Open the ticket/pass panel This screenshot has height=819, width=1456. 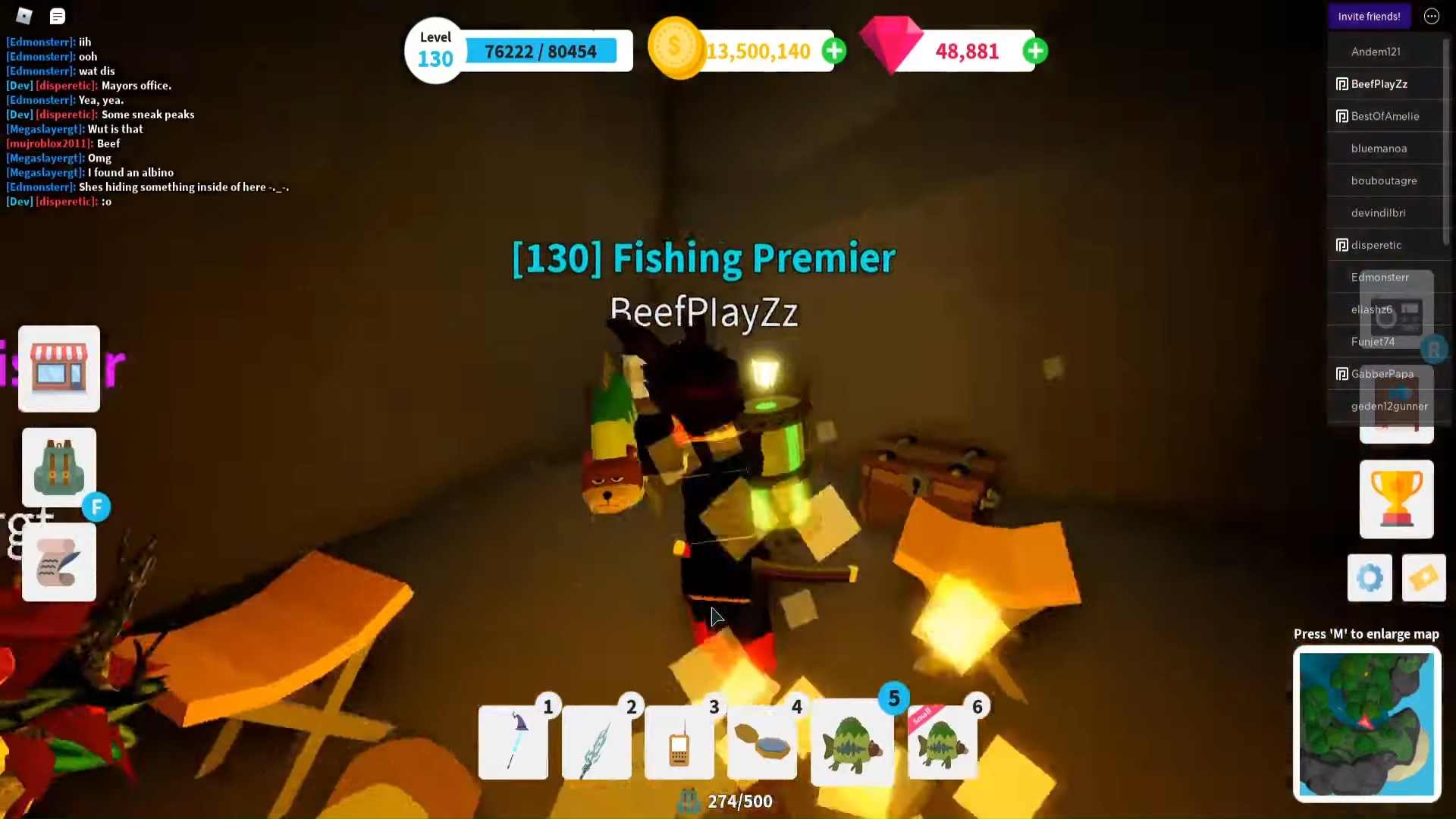[1423, 577]
